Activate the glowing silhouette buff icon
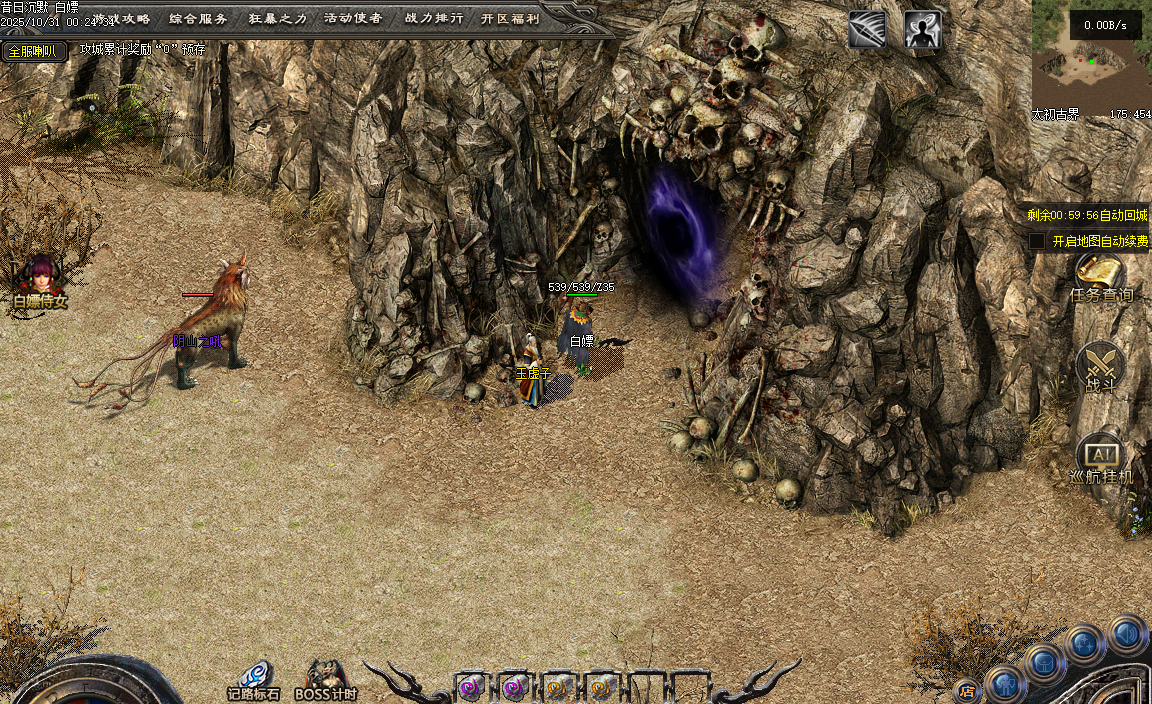Screen dimensions: 1152x704 point(922,30)
